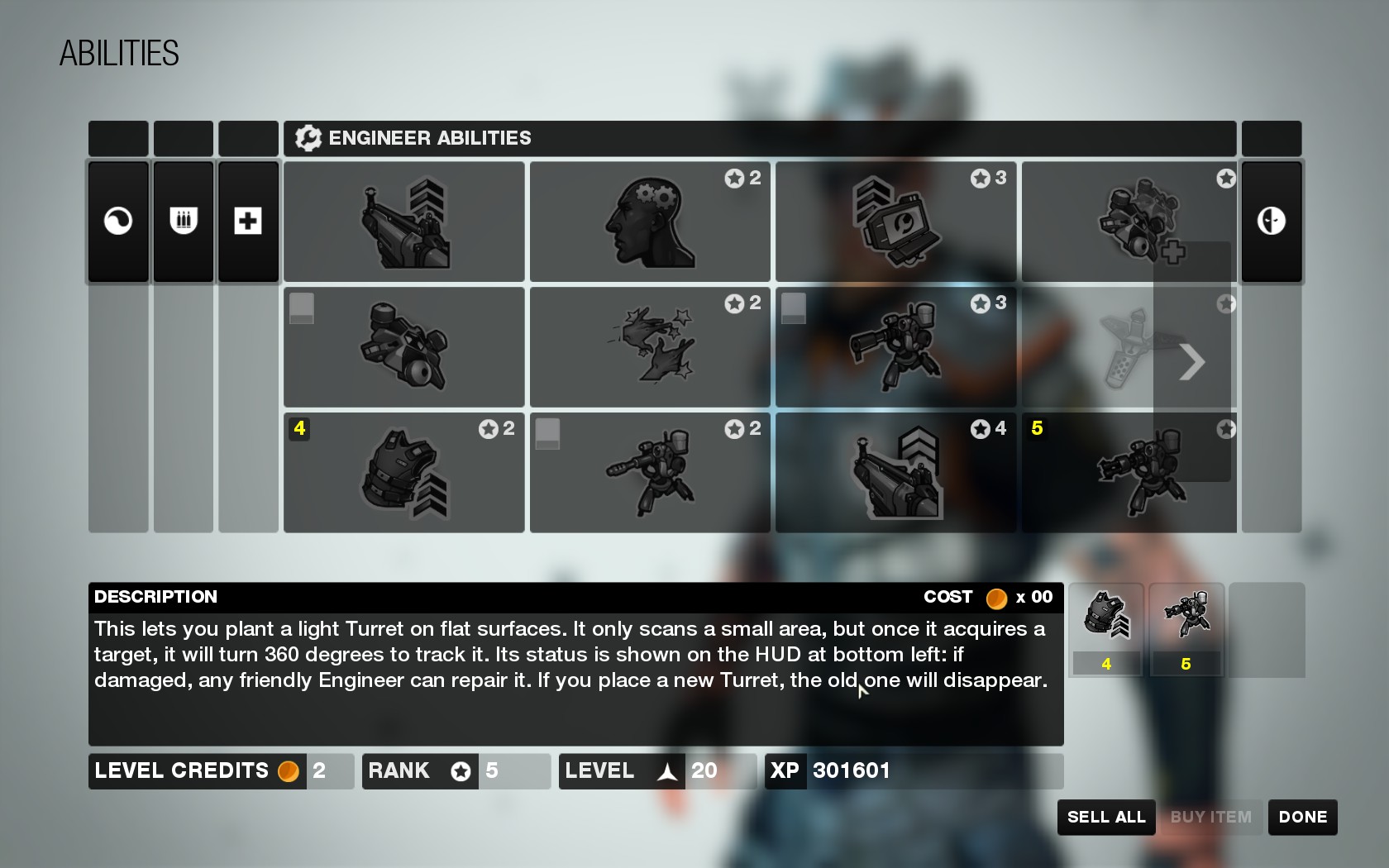Pick the armor vest upgrade tile
The image size is (1389, 868).
tap(403, 473)
